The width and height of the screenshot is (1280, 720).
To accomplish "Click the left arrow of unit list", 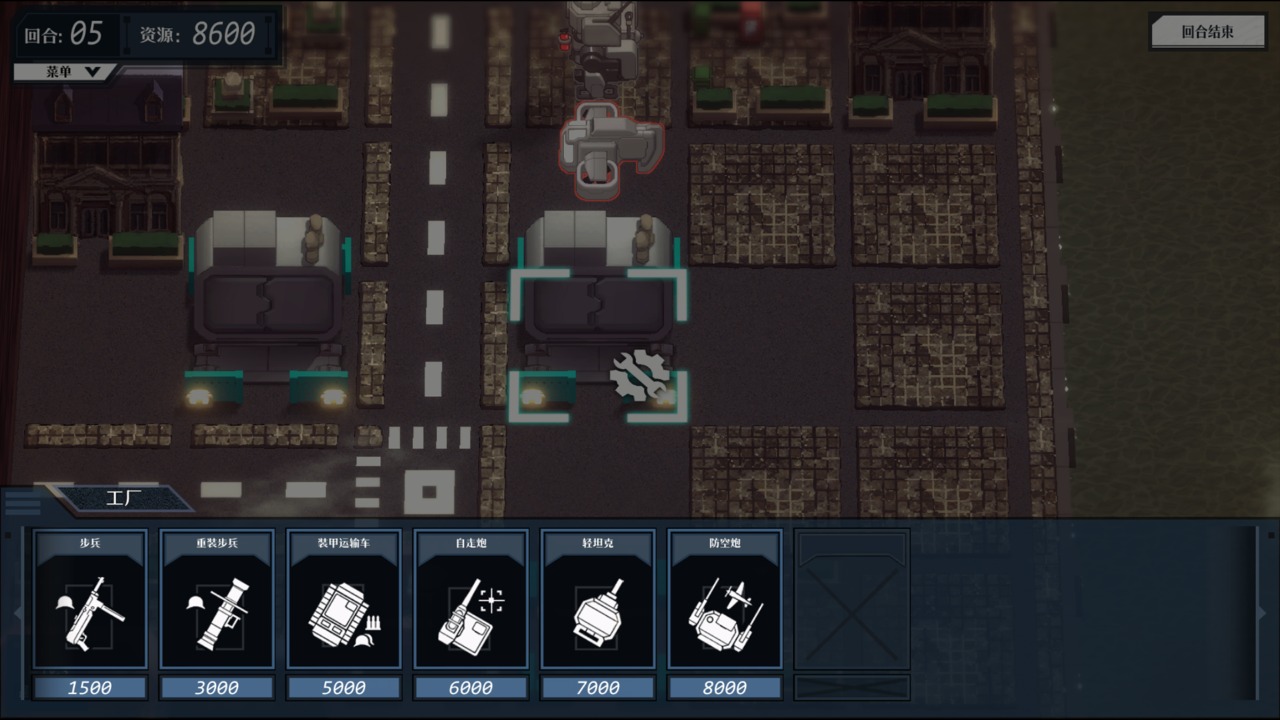I will coord(16,613).
